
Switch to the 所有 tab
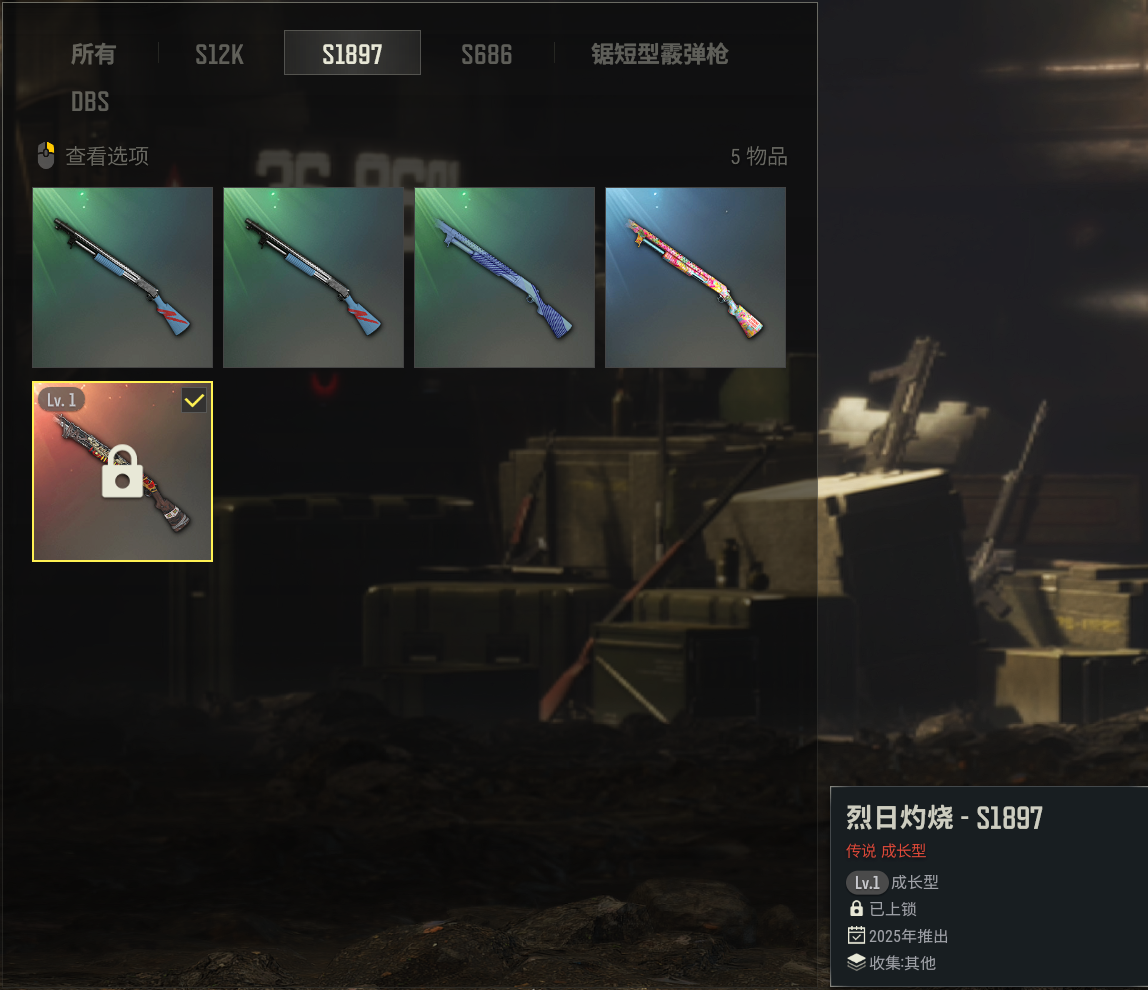(x=93, y=54)
